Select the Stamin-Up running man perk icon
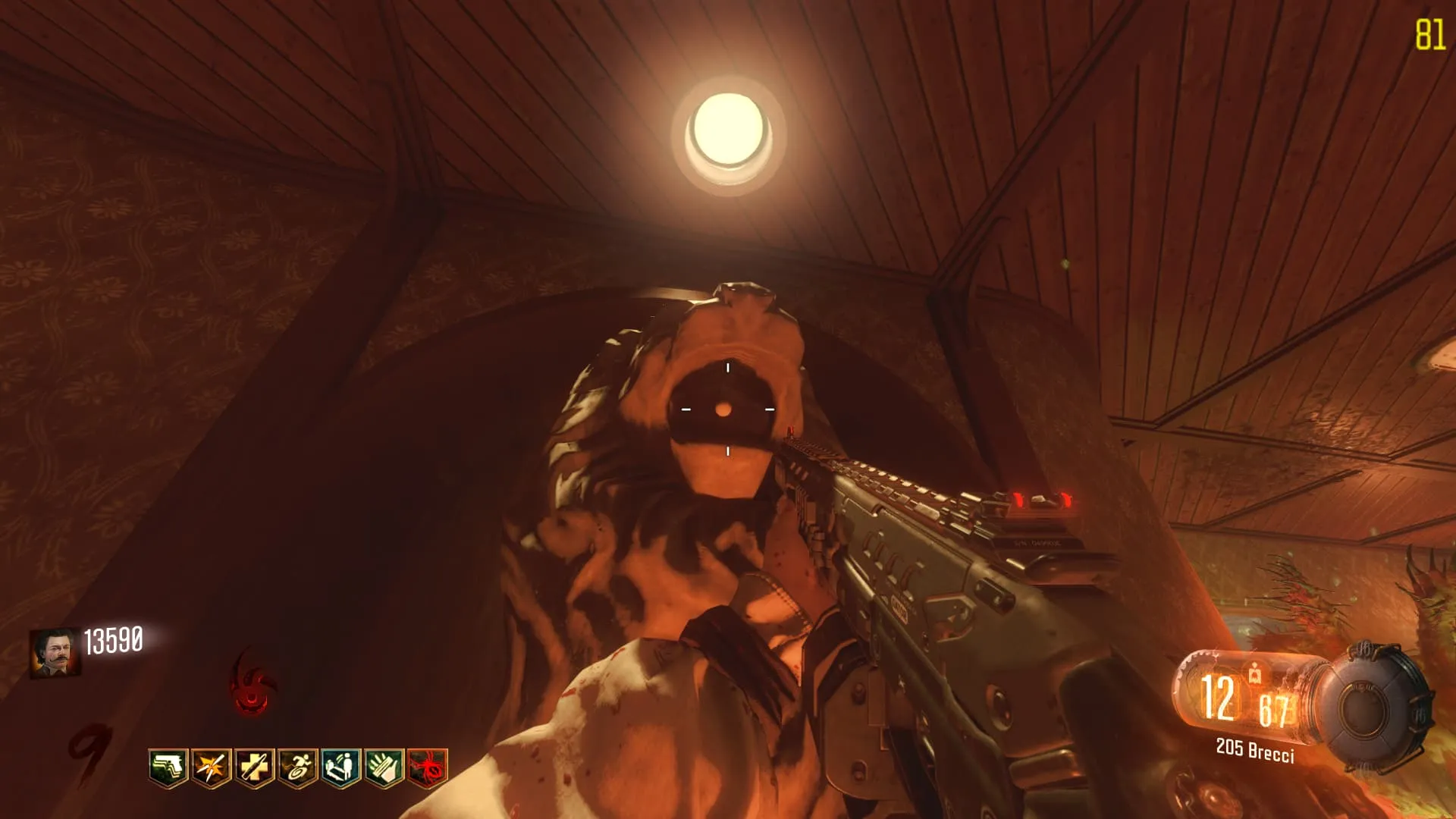 [x=298, y=768]
